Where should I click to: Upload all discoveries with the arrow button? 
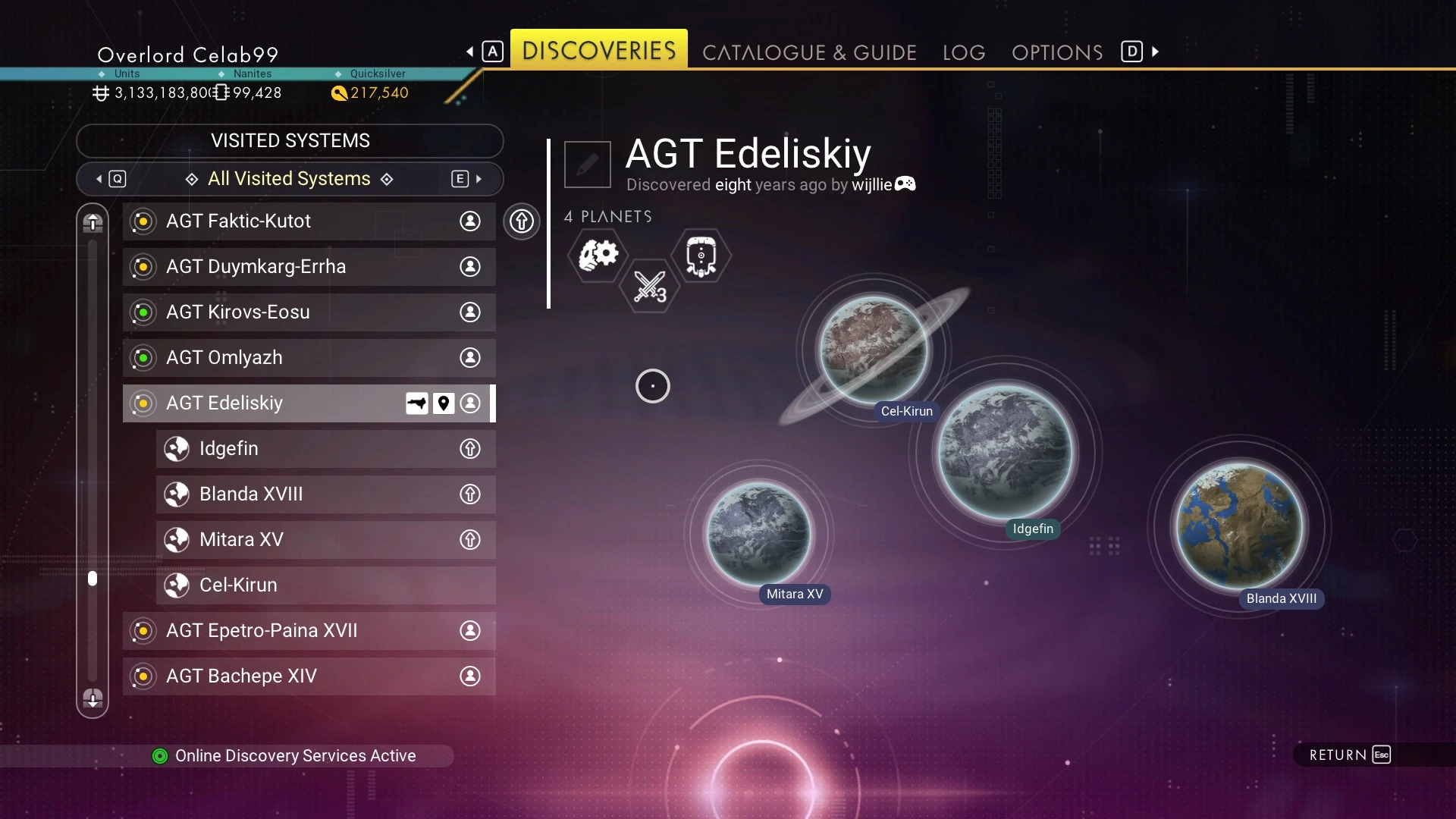[x=522, y=221]
